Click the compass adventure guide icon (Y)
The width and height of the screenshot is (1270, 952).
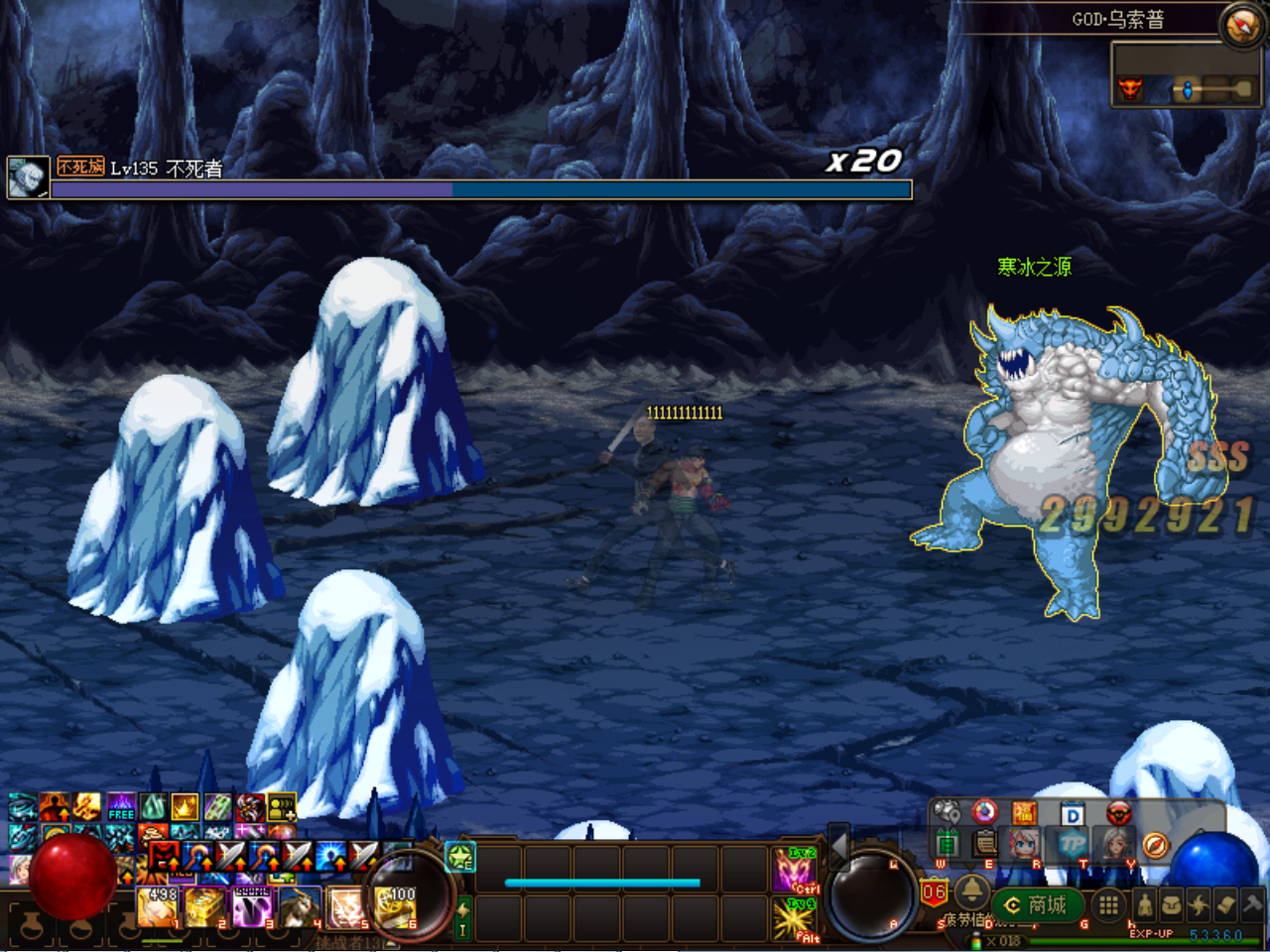tap(1155, 845)
